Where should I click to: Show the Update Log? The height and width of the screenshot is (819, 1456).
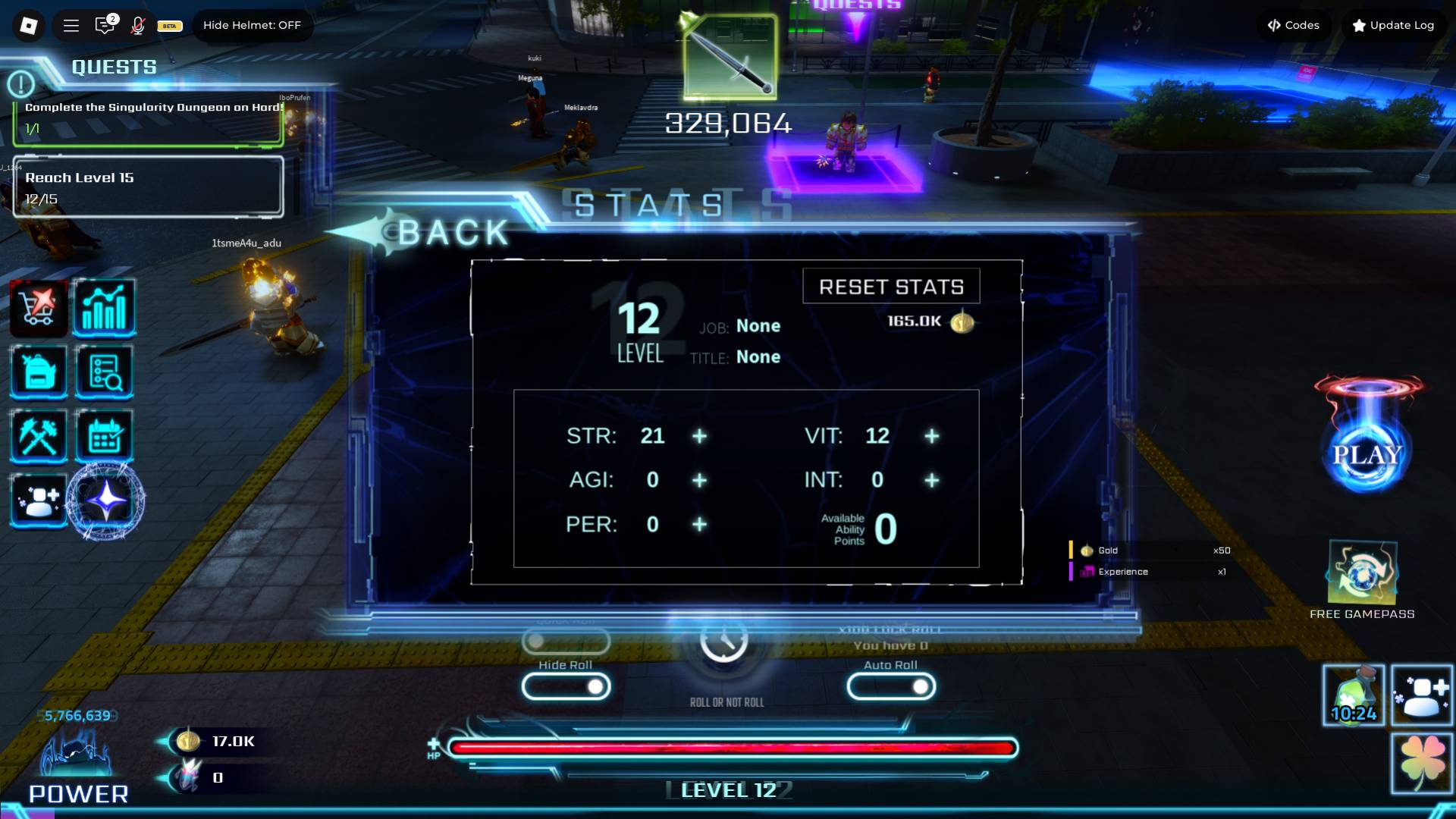[x=1393, y=25]
